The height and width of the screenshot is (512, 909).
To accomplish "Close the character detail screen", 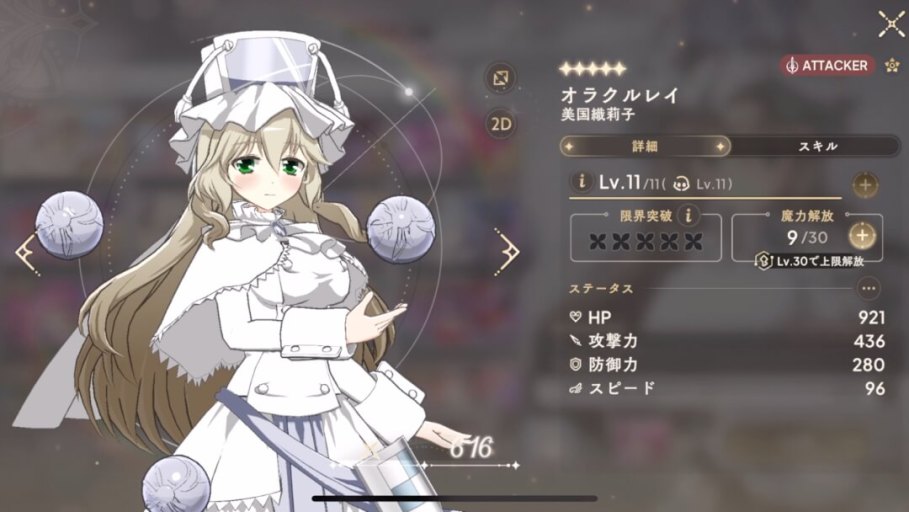I will click(890, 24).
